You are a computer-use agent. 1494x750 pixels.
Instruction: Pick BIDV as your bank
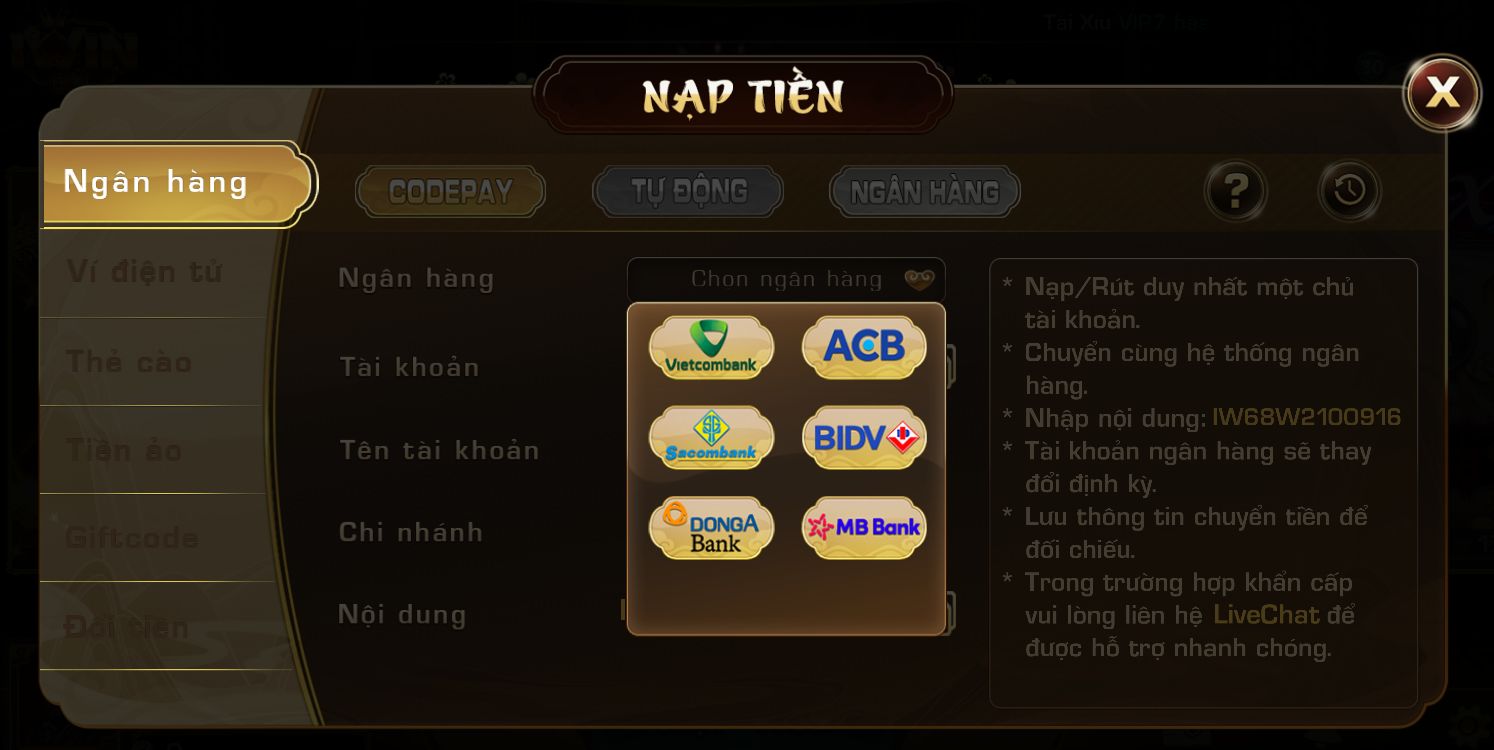coord(863,438)
